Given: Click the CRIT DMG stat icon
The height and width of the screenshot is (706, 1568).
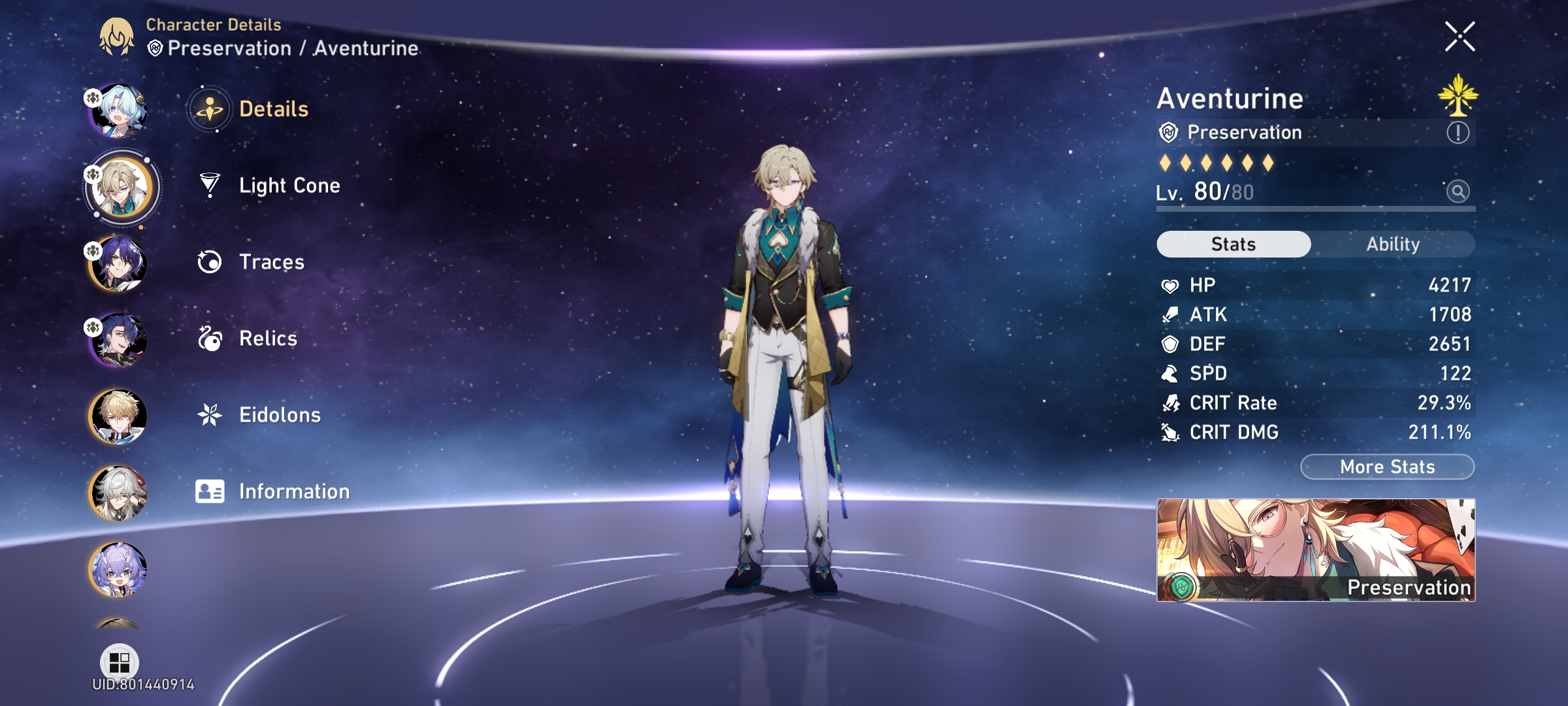Looking at the screenshot, I should tap(1172, 432).
